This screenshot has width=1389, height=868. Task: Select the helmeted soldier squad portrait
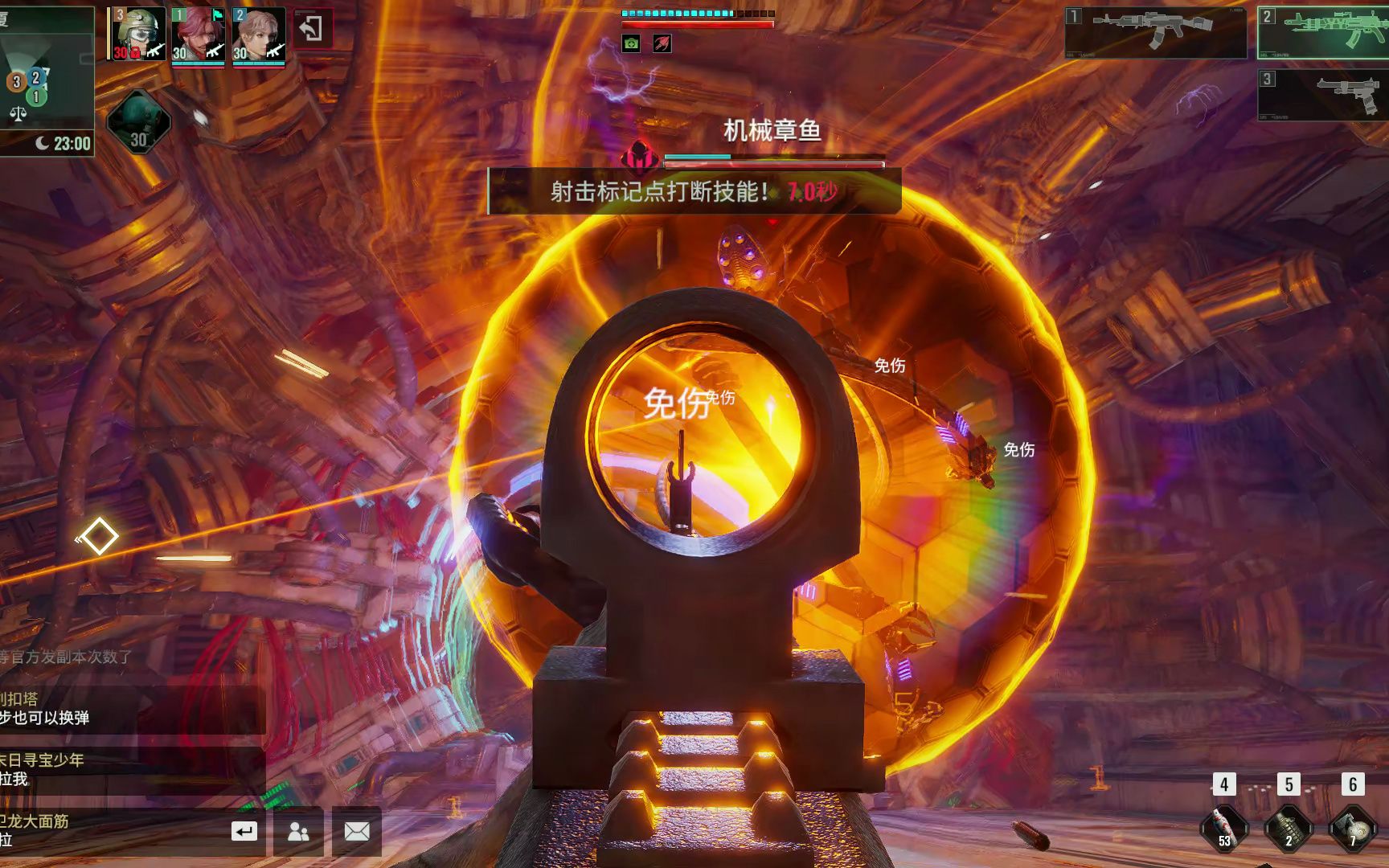pyautogui.click(x=137, y=35)
